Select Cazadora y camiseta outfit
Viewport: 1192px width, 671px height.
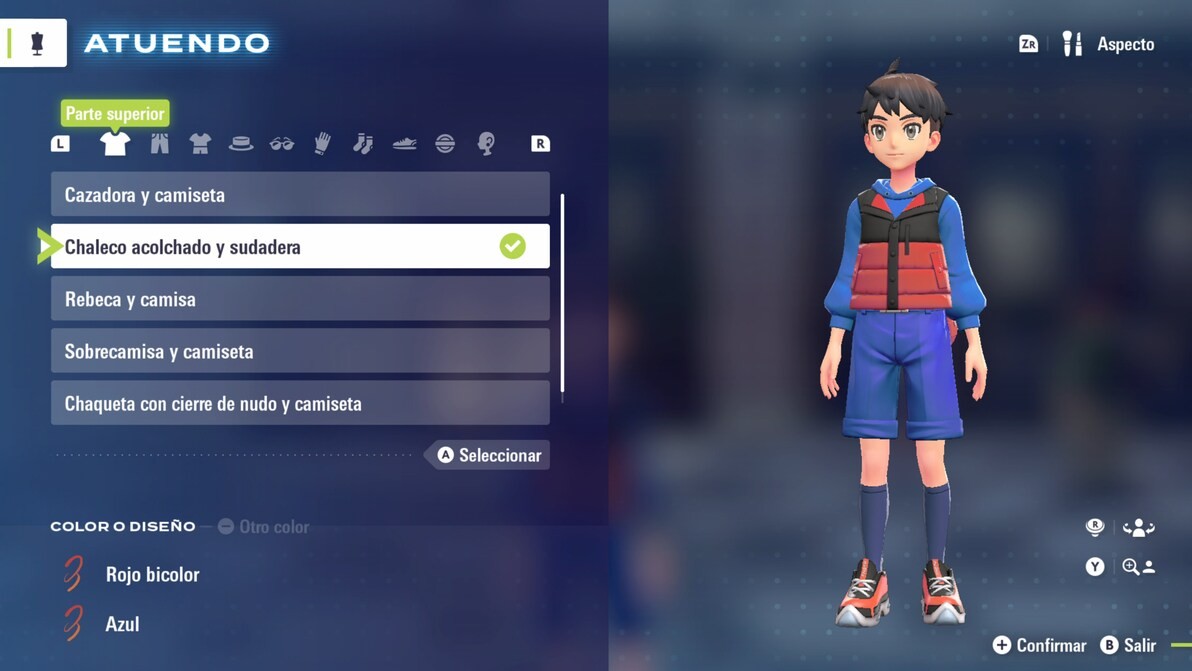300,195
